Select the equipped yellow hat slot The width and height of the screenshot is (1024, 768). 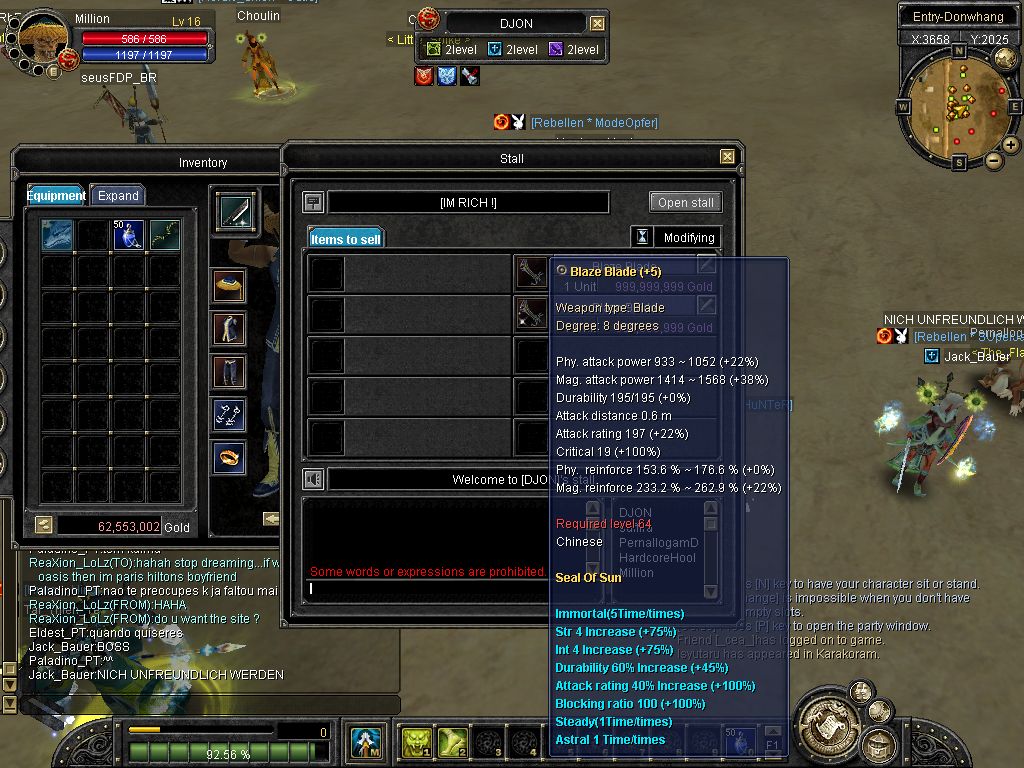pyautogui.click(x=230, y=286)
